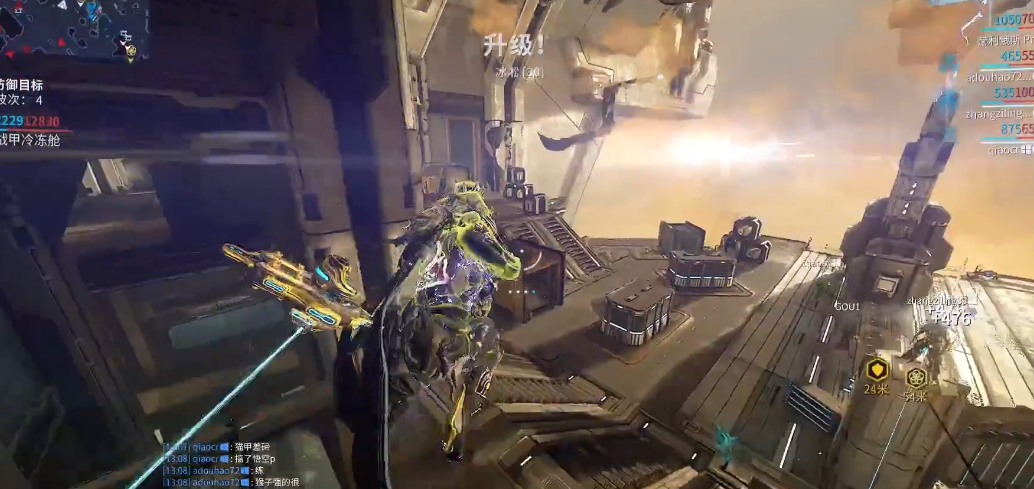Viewport: 1034px width, 489px height.
Task: Open the minimap in the corner
Action: coord(72,28)
